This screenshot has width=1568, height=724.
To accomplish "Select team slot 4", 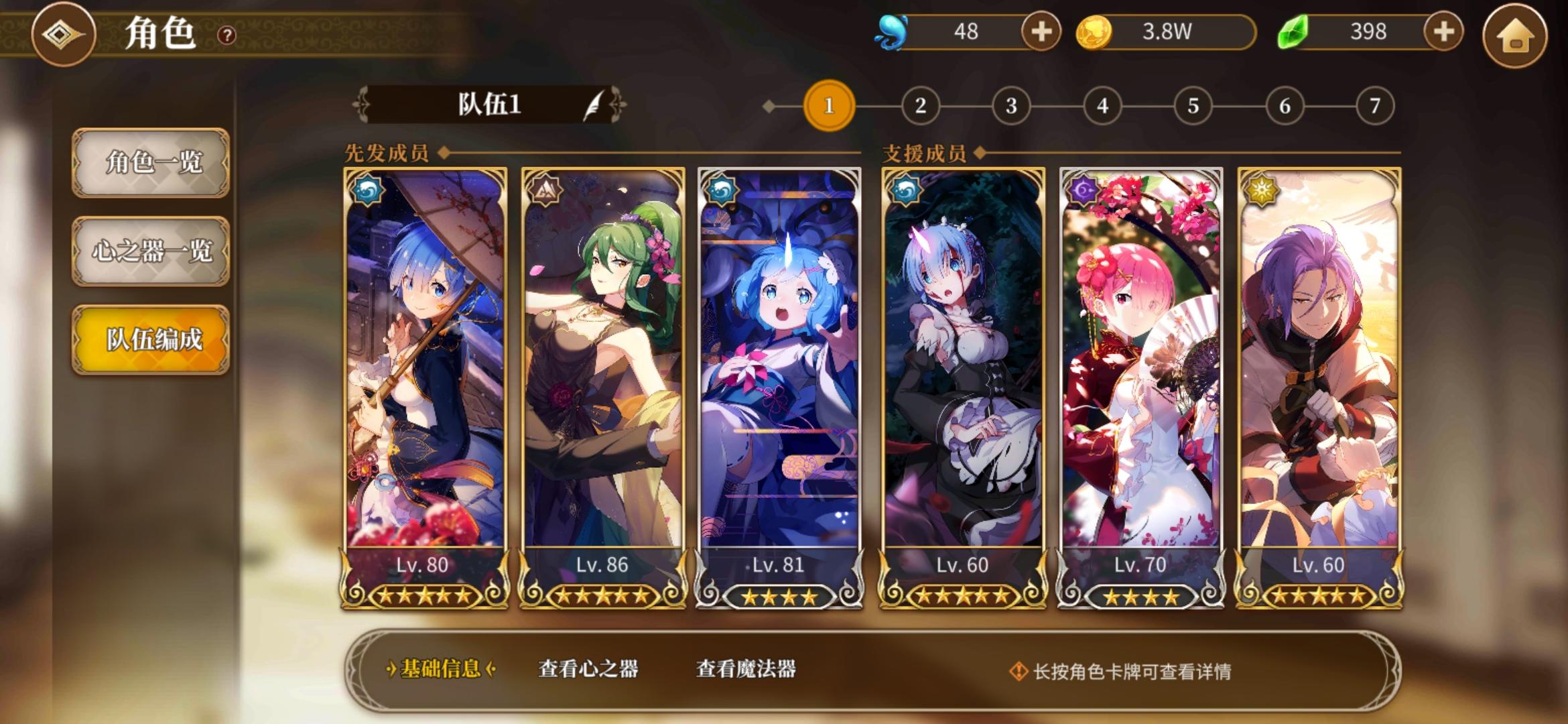I will (1102, 105).
